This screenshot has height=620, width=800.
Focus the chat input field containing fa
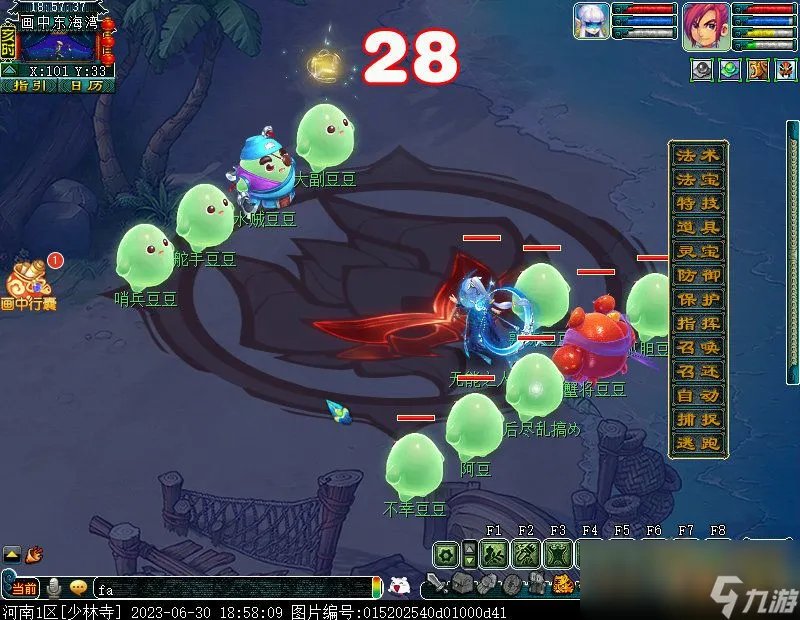(x=230, y=589)
